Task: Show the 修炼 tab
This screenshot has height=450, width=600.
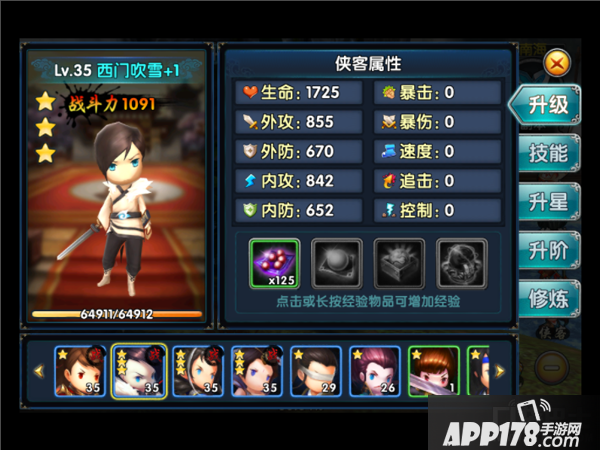Action: click(x=548, y=297)
